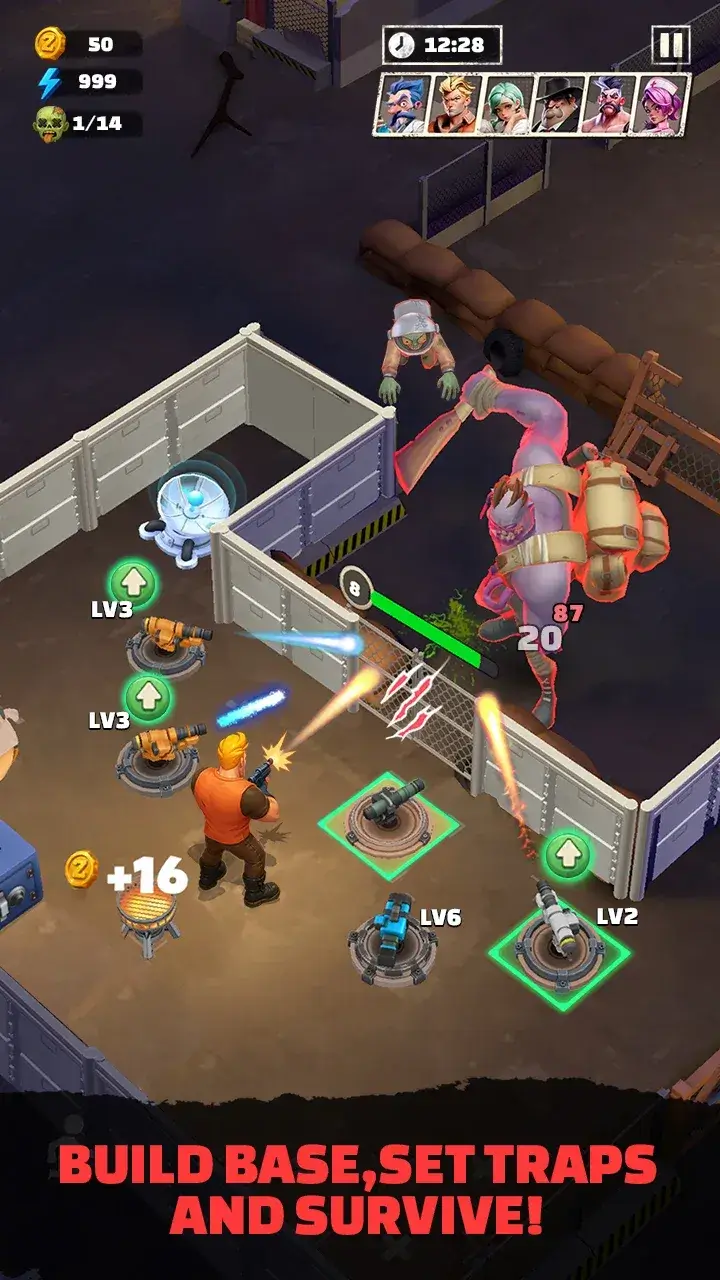Image resolution: width=720 pixels, height=1280 pixels.
Task: Pause the game with the pause button
Action: point(670,45)
